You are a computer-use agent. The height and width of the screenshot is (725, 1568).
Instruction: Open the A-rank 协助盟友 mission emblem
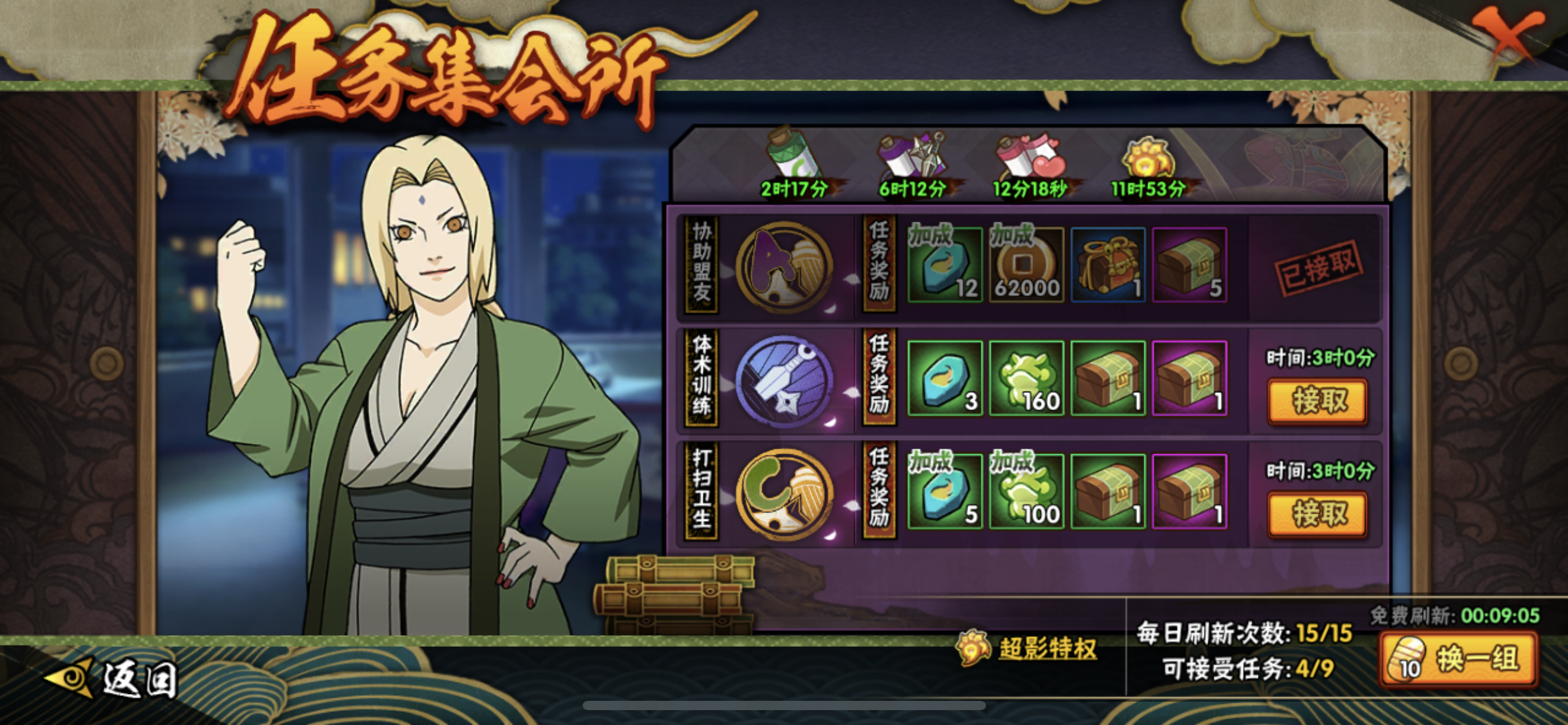click(784, 266)
